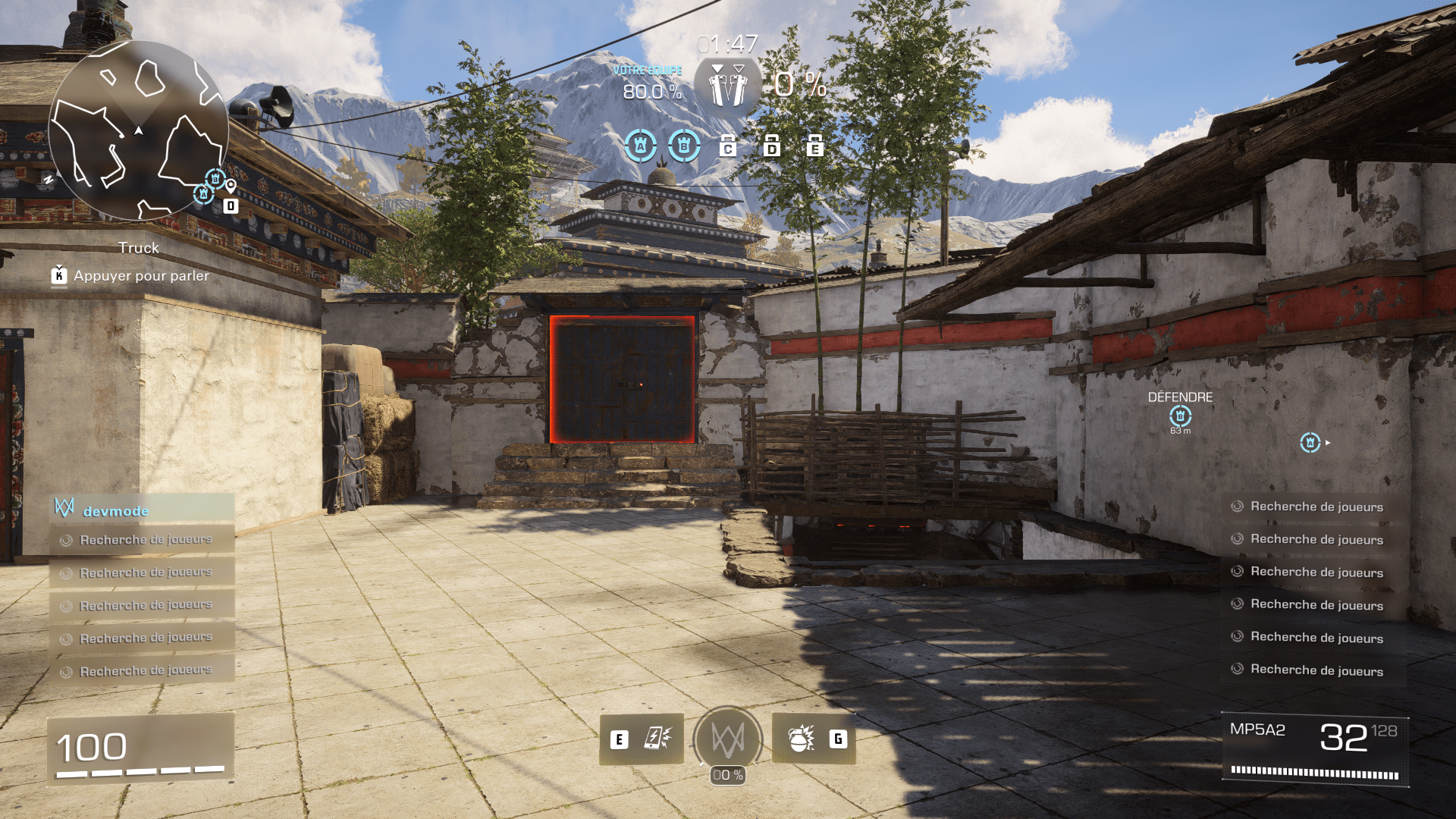The height and width of the screenshot is (819, 1456).
Task: Select locked objective D icon
Action: pos(771,146)
